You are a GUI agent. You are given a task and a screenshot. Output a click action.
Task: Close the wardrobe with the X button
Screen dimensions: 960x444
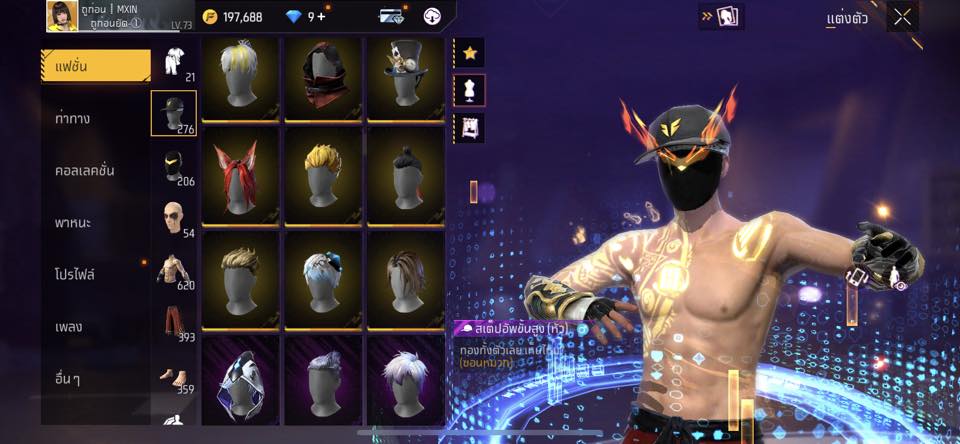click(902, 17)
